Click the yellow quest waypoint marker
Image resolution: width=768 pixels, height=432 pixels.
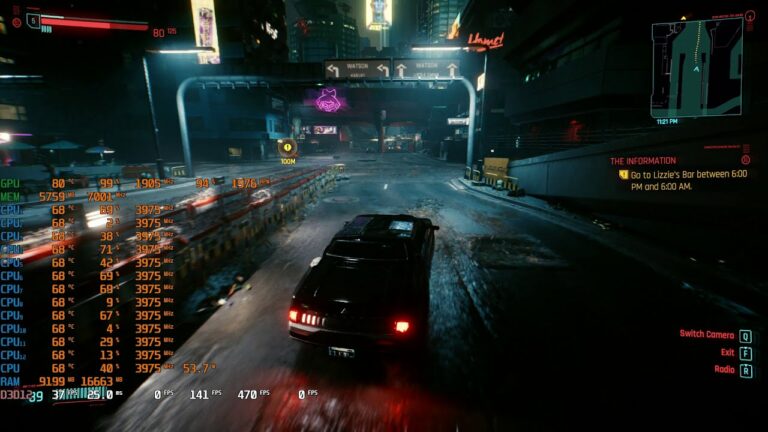287,146
